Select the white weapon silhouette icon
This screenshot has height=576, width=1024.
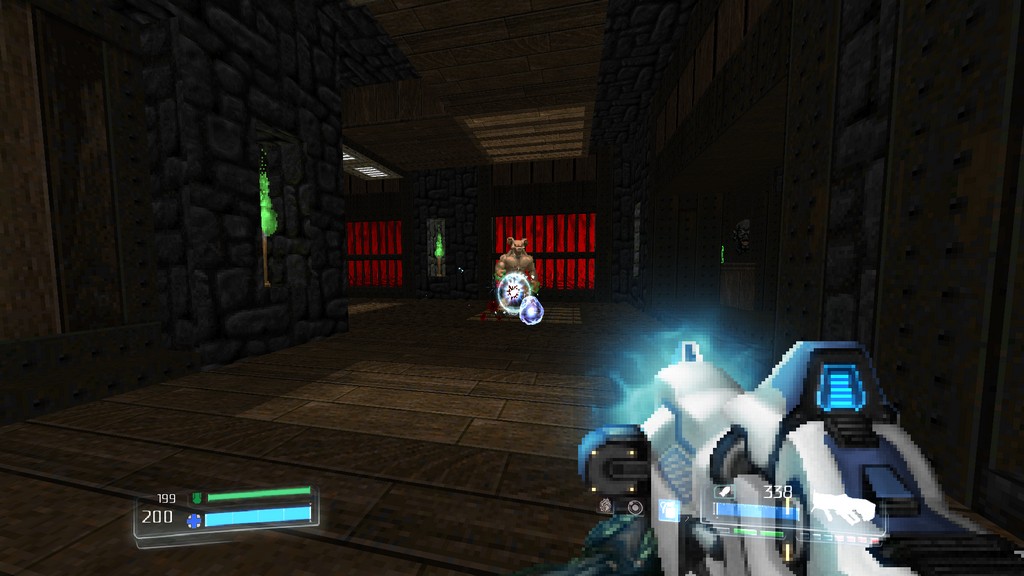[843, 508]
